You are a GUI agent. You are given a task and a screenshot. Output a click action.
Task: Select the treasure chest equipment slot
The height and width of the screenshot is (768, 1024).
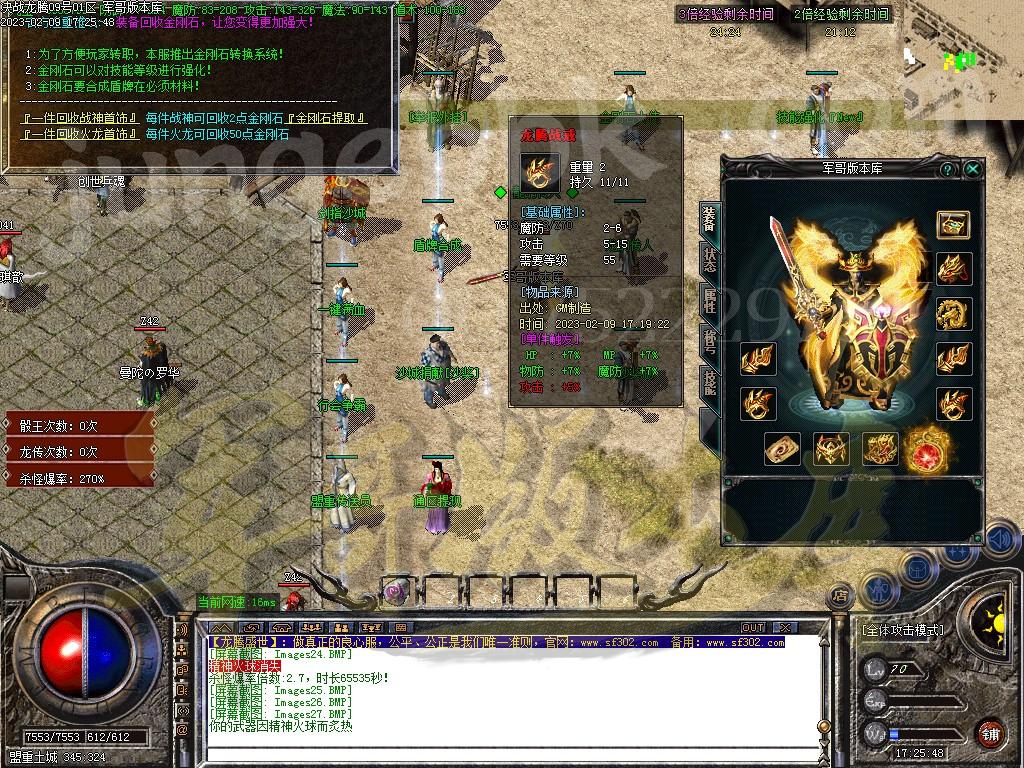point(953,224)
